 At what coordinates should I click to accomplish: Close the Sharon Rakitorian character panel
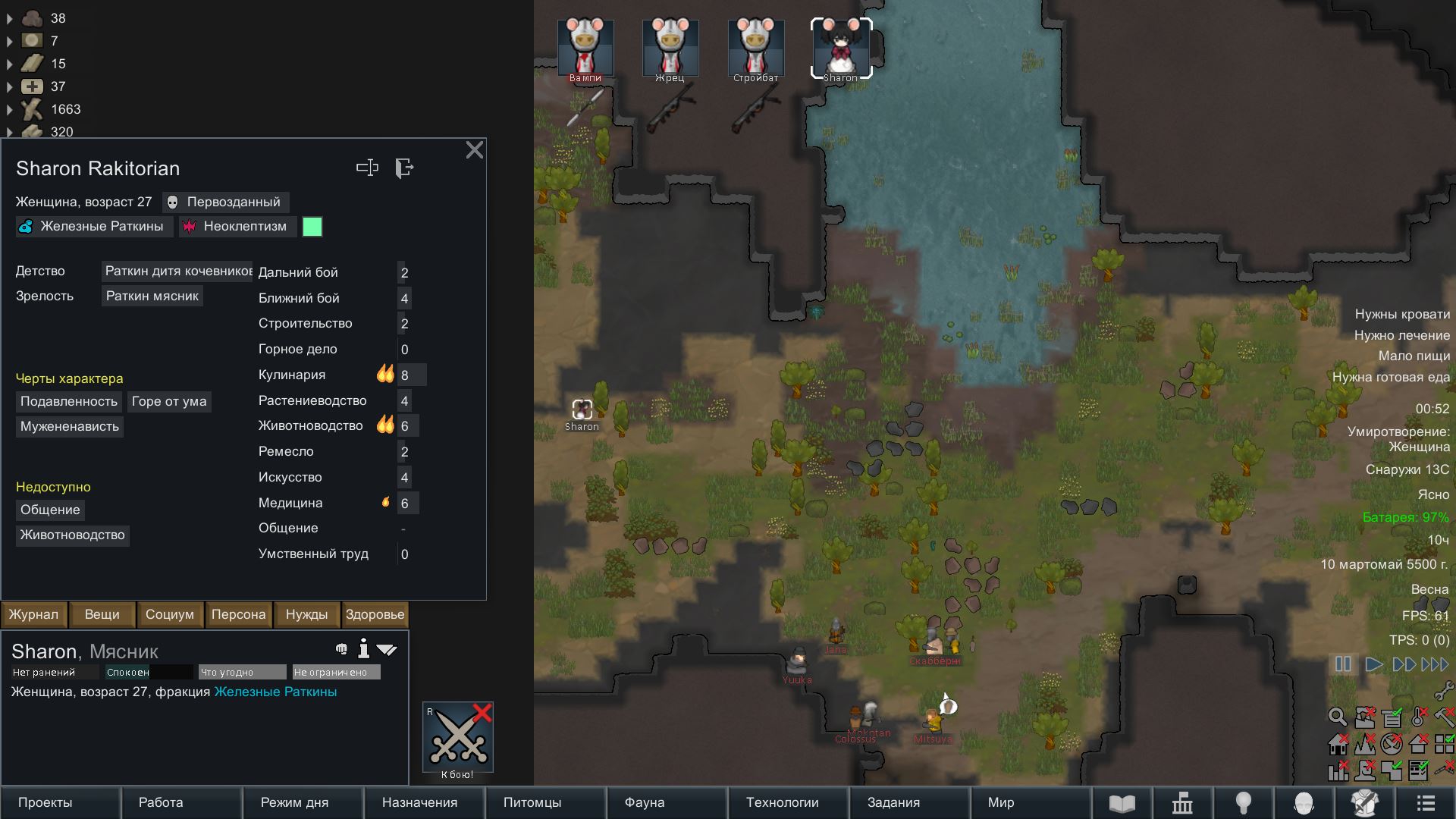pyautogui.click(x=474, y=150)
